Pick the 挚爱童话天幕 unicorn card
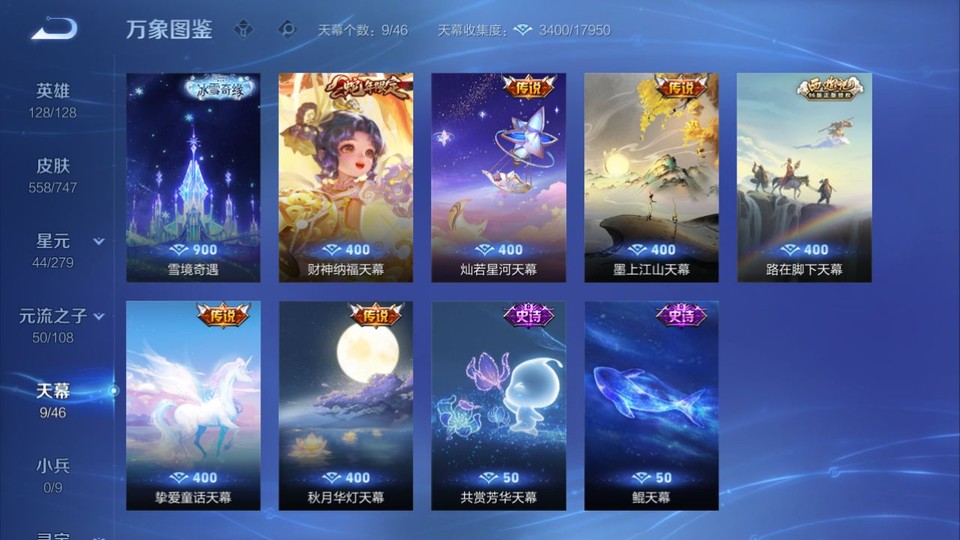The height and width of the screenshot is (540, 960). (193, 405)
